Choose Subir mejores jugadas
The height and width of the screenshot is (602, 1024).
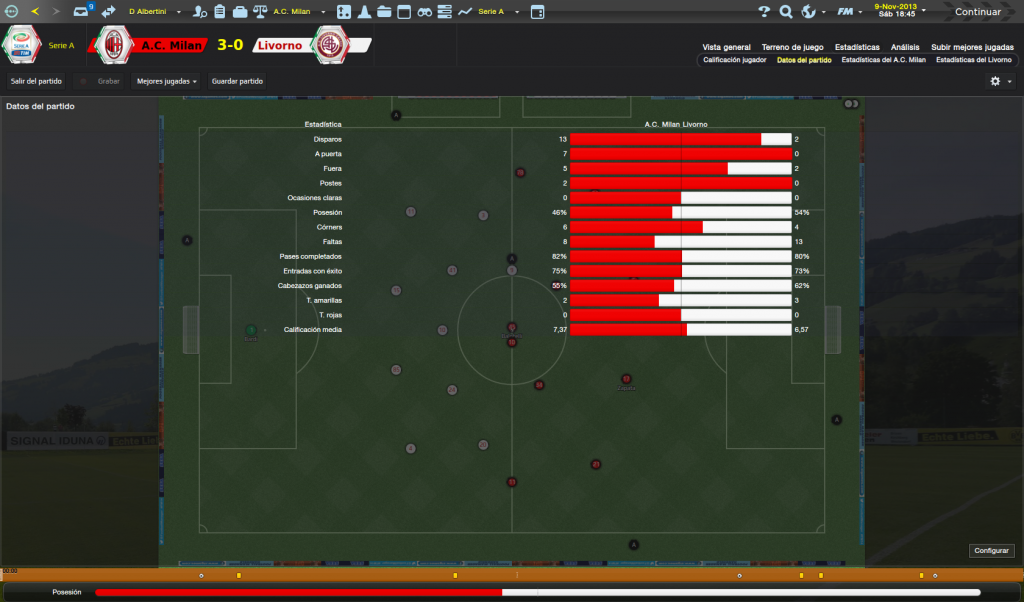tap(972, 47)
